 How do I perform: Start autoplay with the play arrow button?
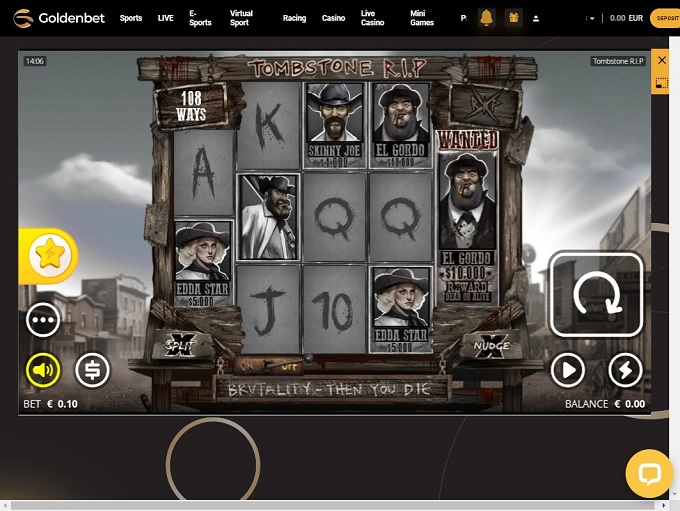point(567,371)
